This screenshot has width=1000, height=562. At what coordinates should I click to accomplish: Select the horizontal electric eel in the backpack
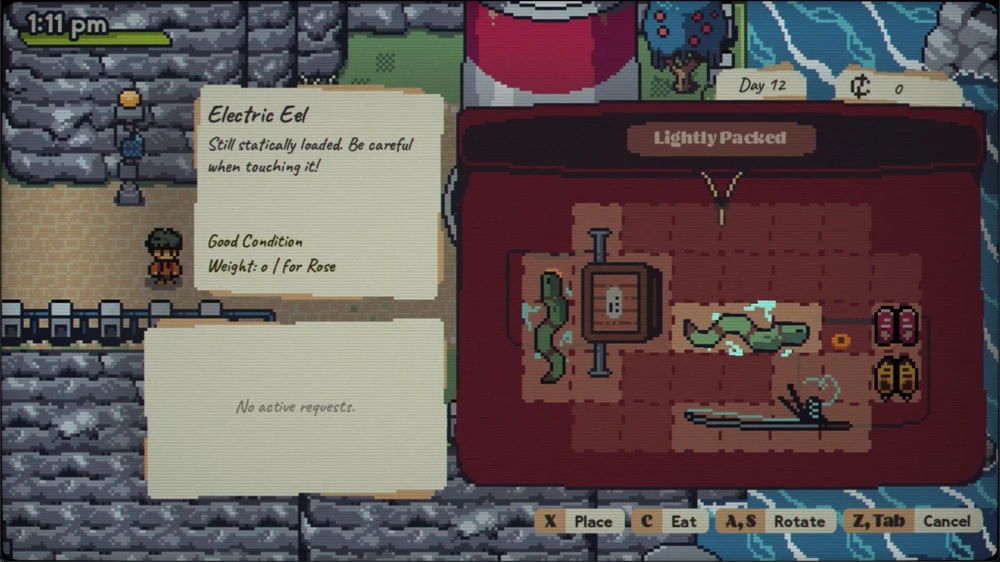tap(746, 331)
